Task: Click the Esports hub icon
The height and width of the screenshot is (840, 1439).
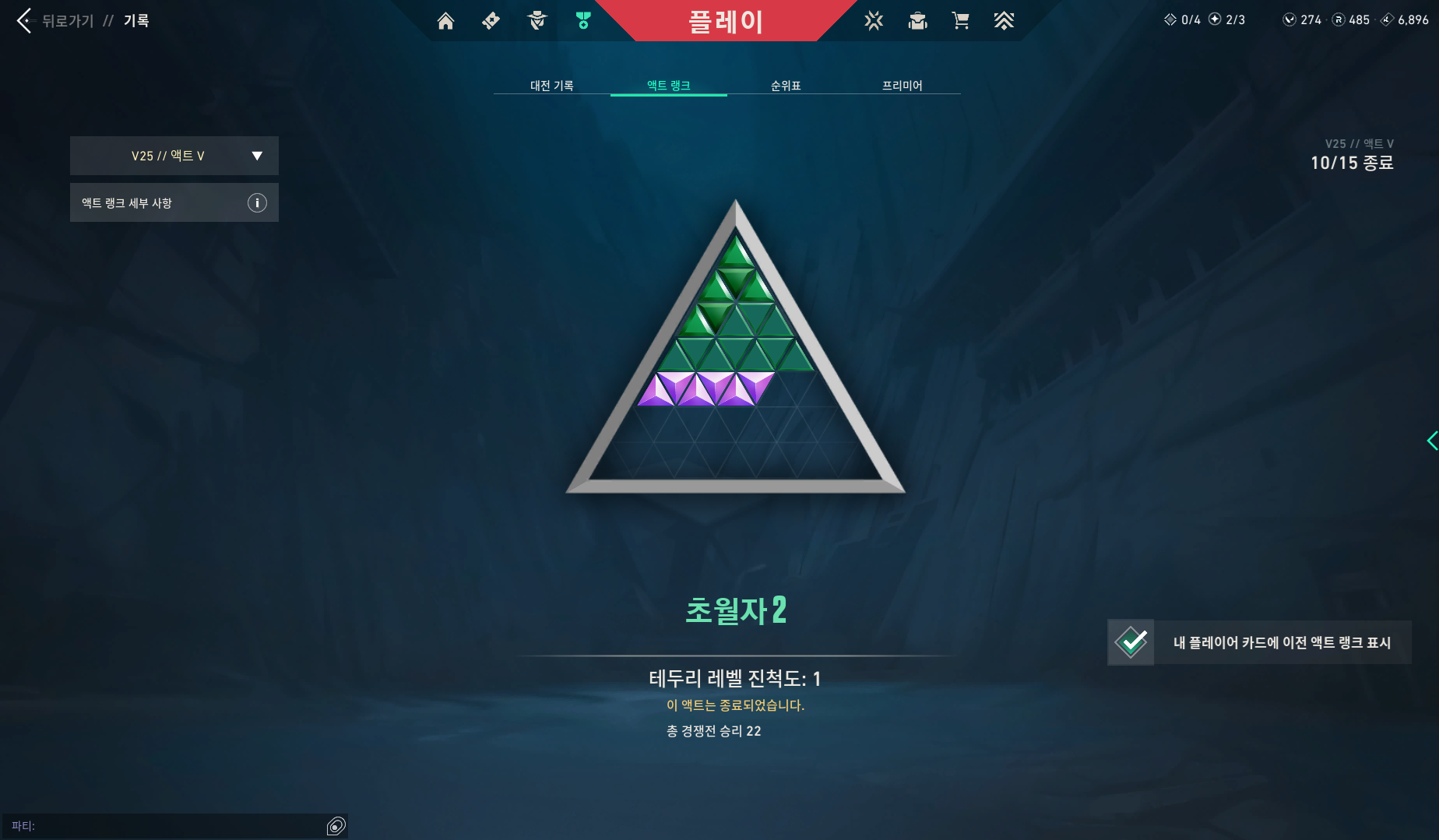Action: [1004, 21]
